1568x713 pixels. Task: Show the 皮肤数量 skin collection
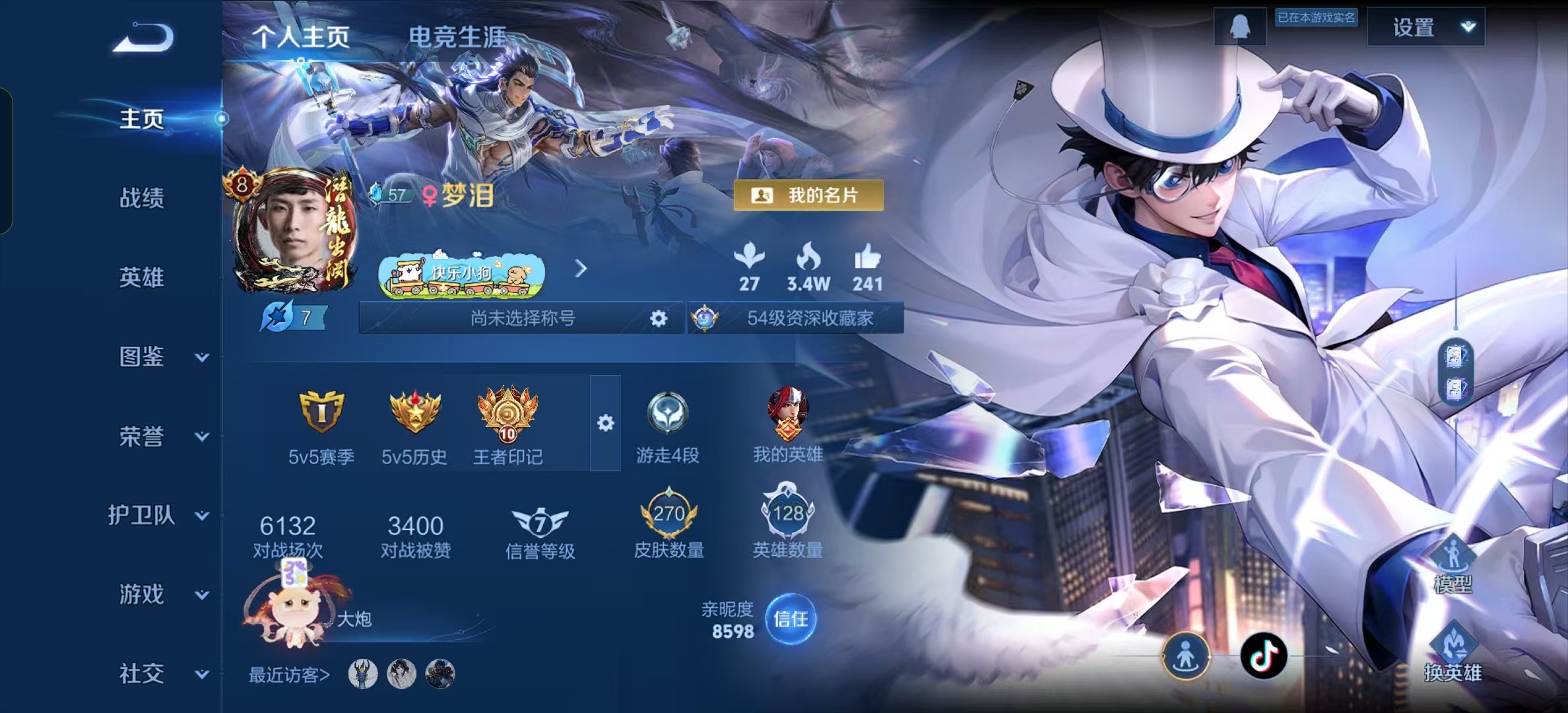669,525
